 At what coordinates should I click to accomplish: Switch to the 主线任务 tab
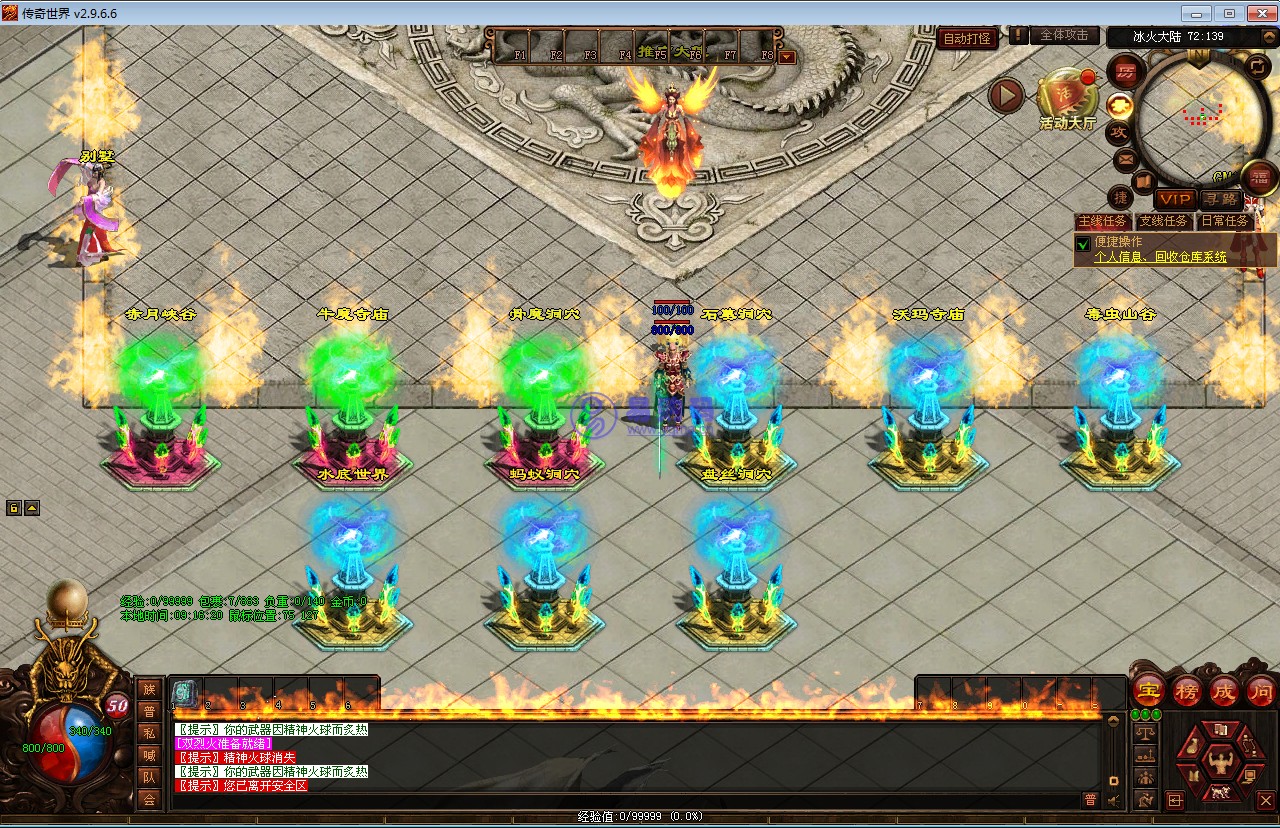point(1103,221)
